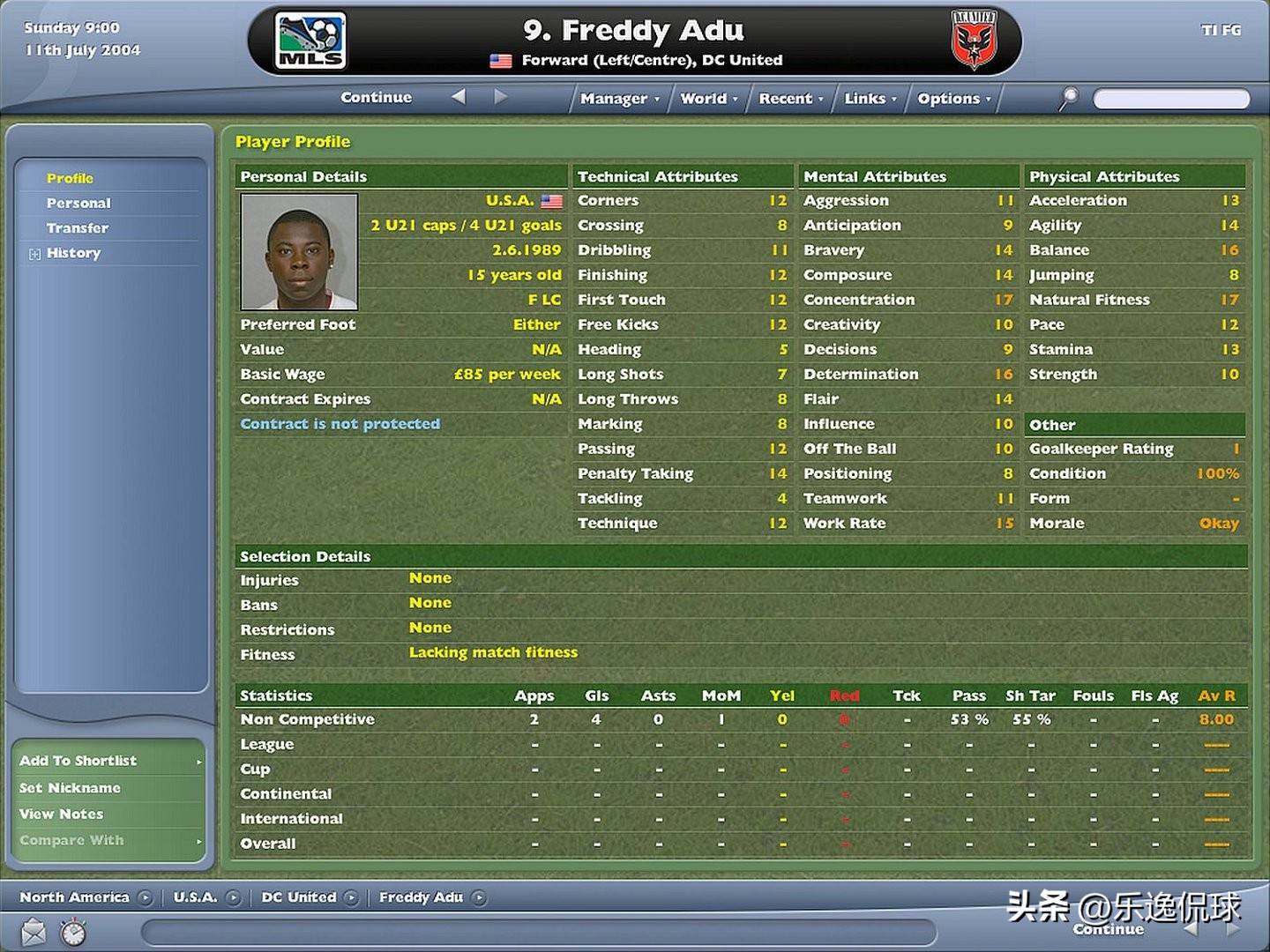The height and width of the screenshot is (952, 1270).
Task: Show the Recent menu
Action: click(790, 99)
